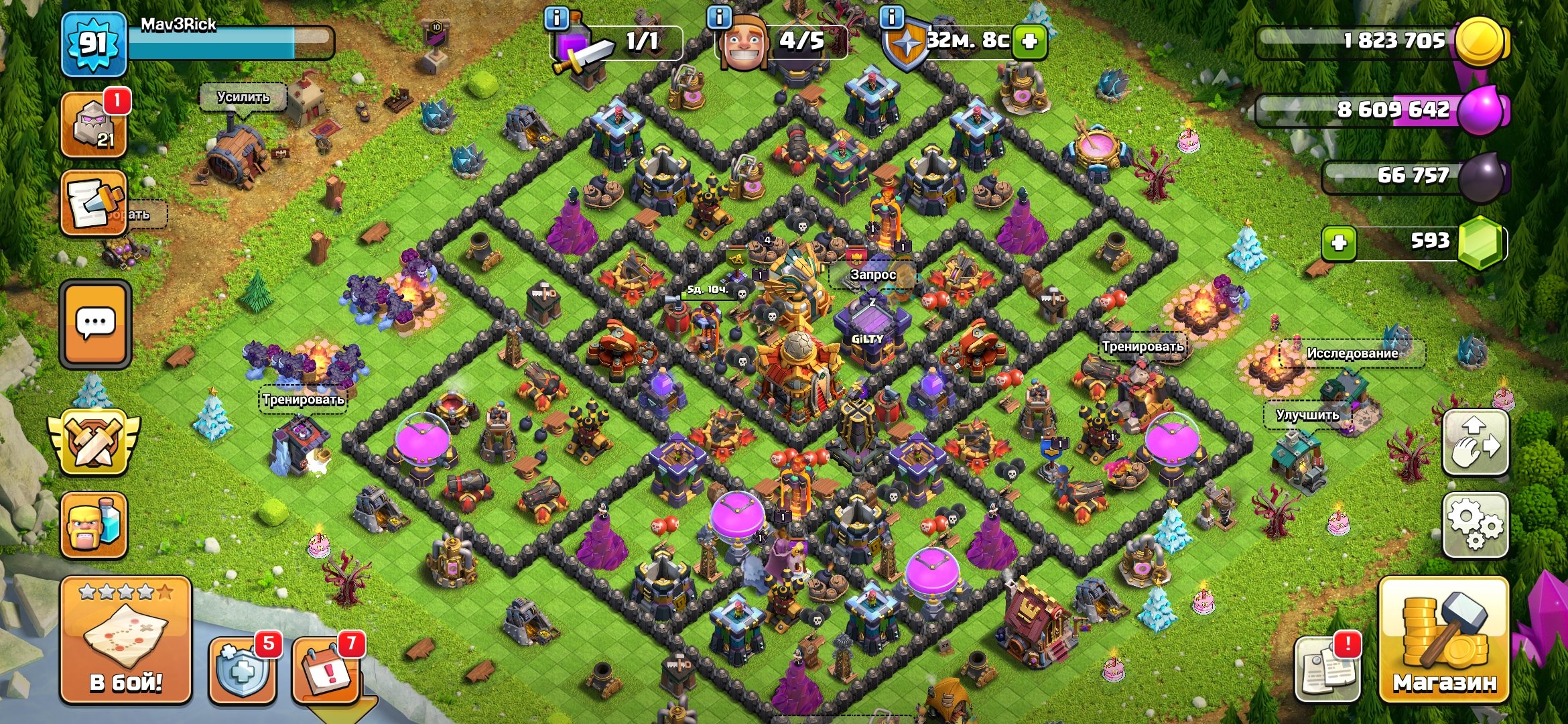This screenshot has width=1568, height=724.
Task: Open the layout editor hand button
Action: [1475, 444]
